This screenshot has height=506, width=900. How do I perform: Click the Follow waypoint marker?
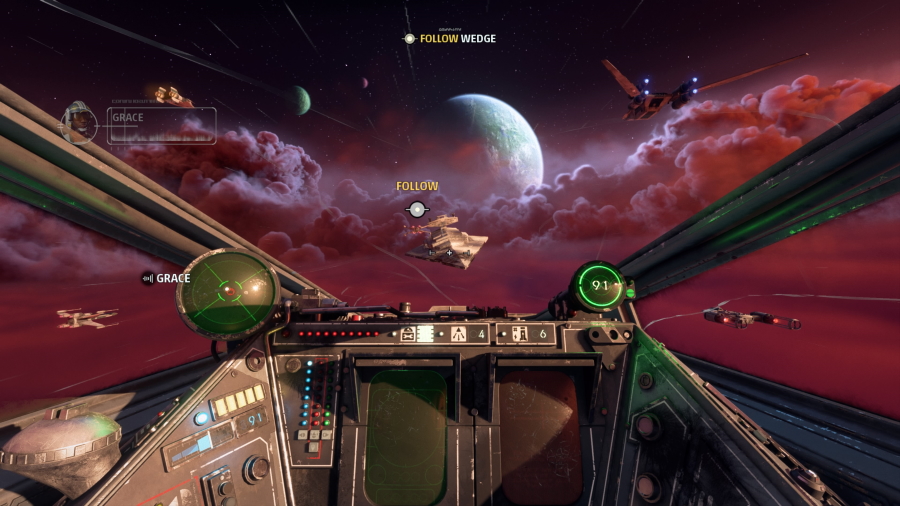point(417,209)
